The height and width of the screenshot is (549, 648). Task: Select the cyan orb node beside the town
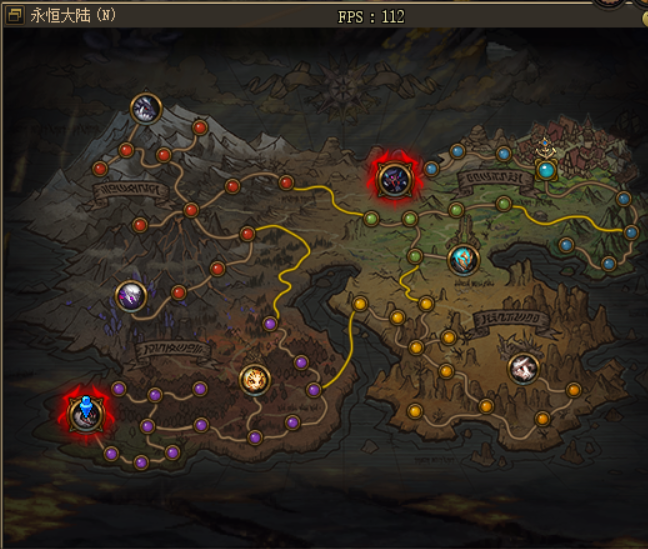[546, 170]
